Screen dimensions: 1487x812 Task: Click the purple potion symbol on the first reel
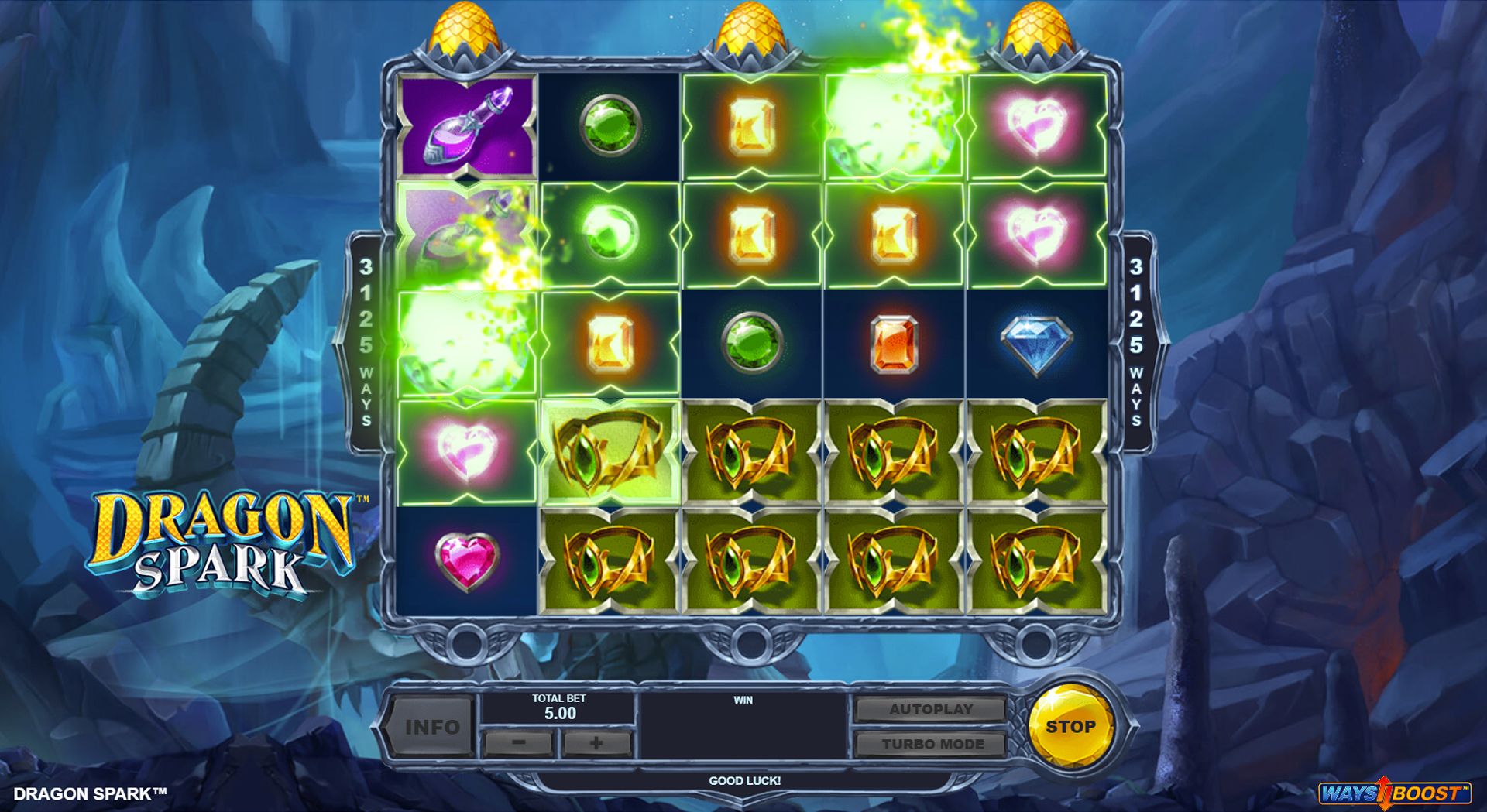(465, 128)
